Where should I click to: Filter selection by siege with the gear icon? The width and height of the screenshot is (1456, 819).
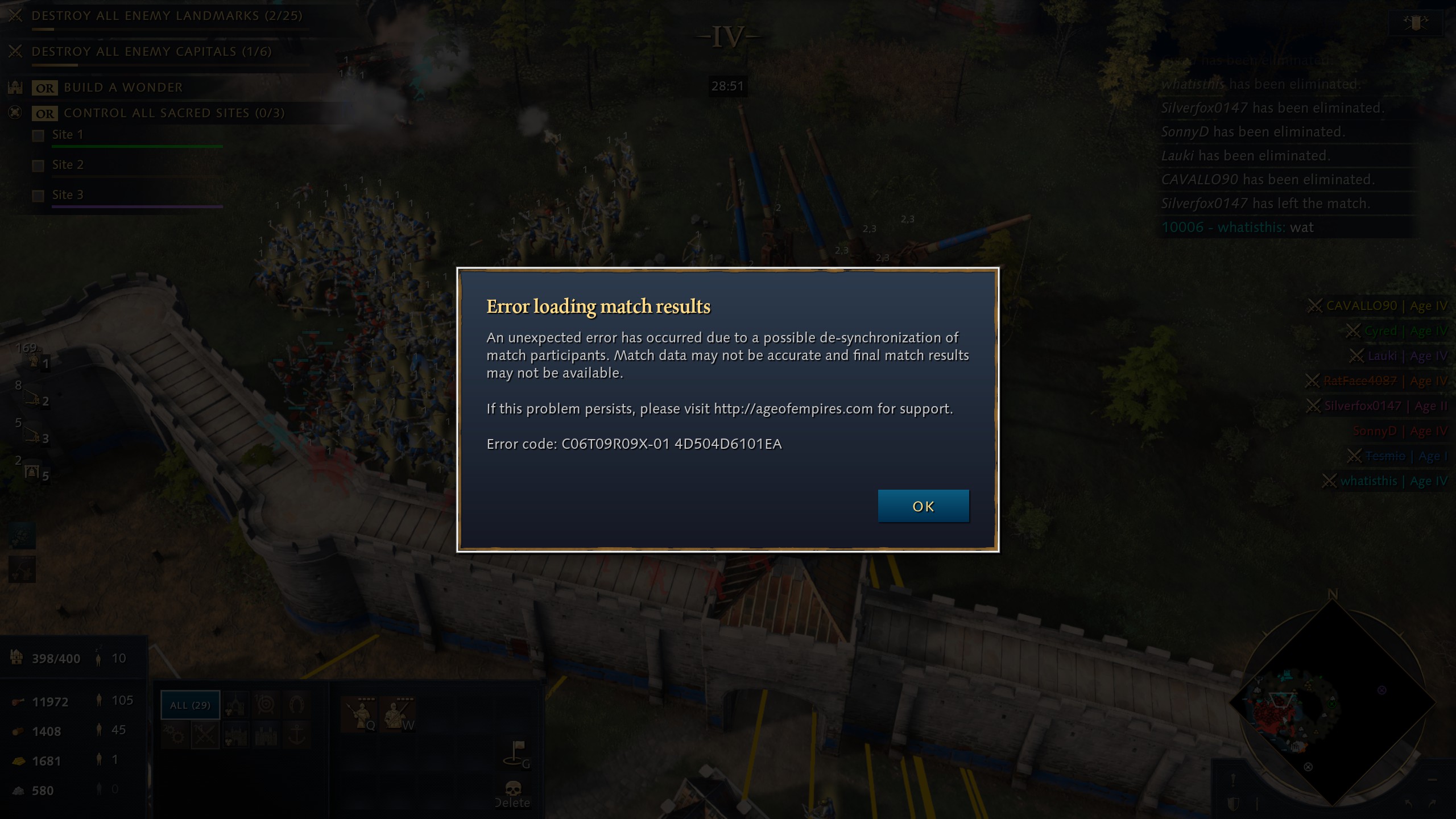click(x=175, y=736)
